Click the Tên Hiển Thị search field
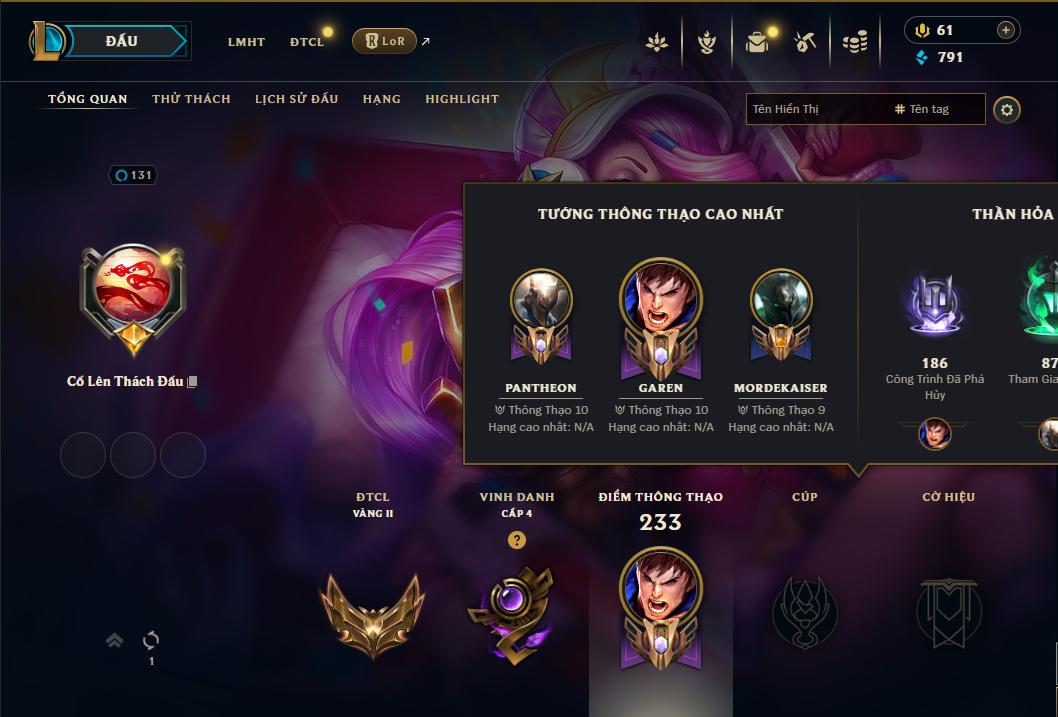 coord(815,109)
